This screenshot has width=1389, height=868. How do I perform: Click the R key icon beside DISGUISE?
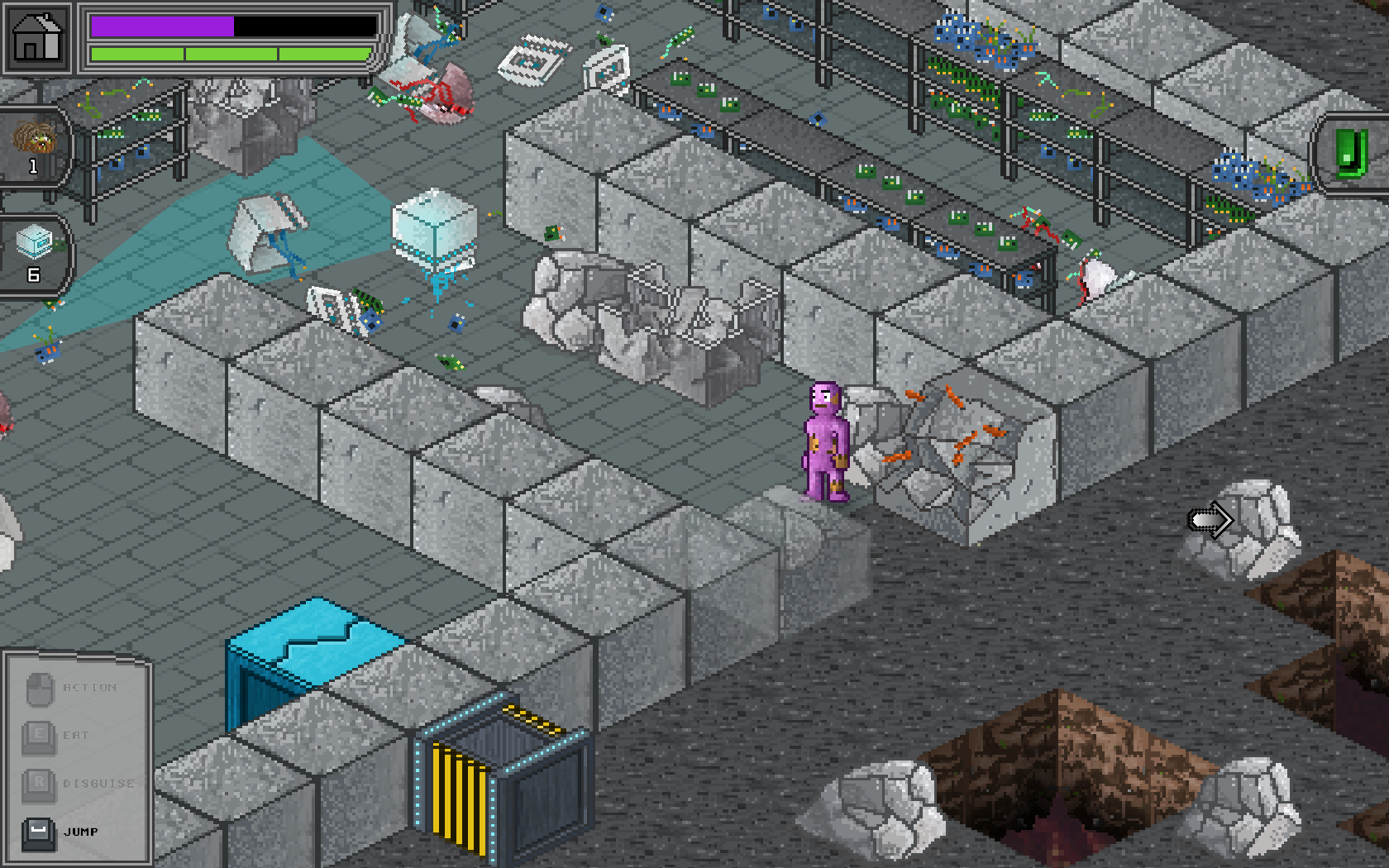point(37,782)
